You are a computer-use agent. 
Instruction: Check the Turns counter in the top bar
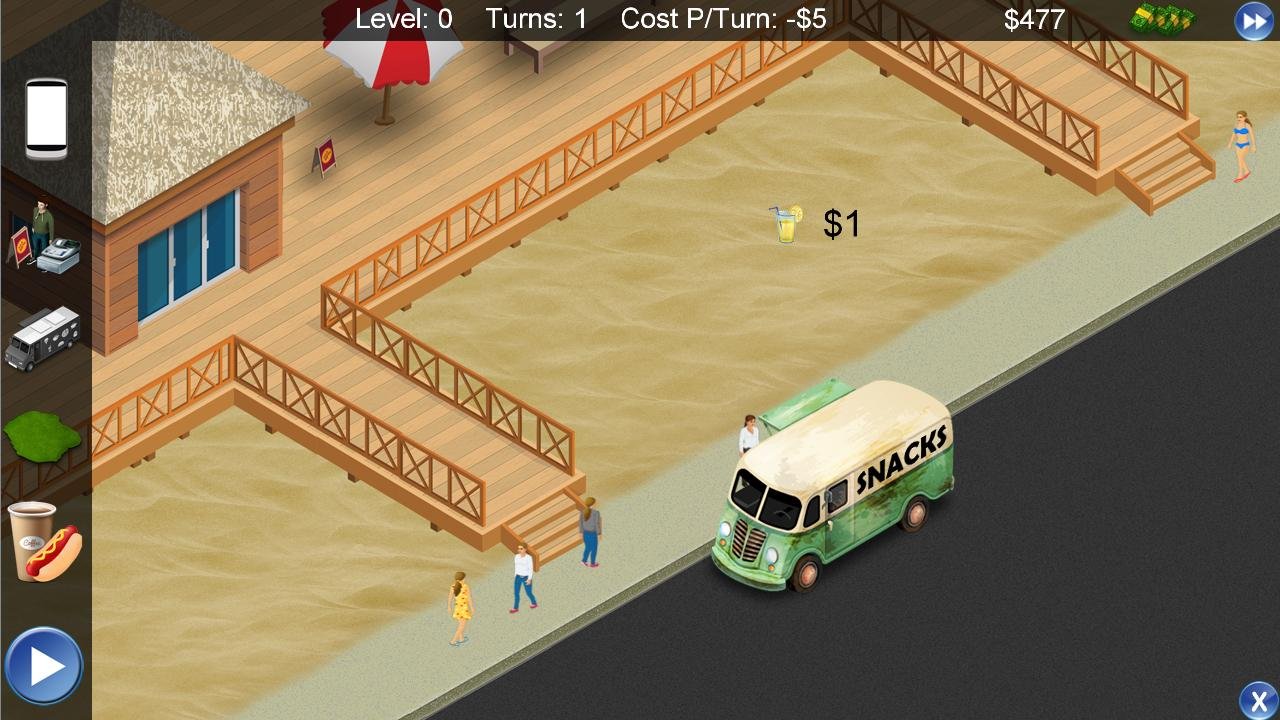pyautogui.click(x=537, y=18)
